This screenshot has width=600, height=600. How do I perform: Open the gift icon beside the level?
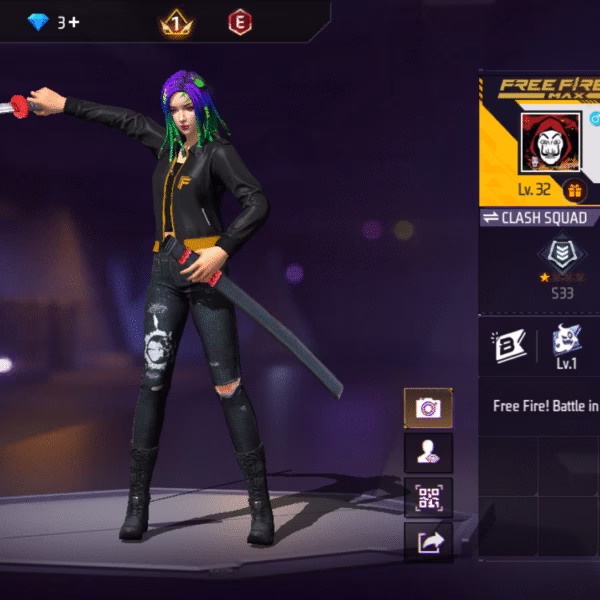(x=574, y=190)
